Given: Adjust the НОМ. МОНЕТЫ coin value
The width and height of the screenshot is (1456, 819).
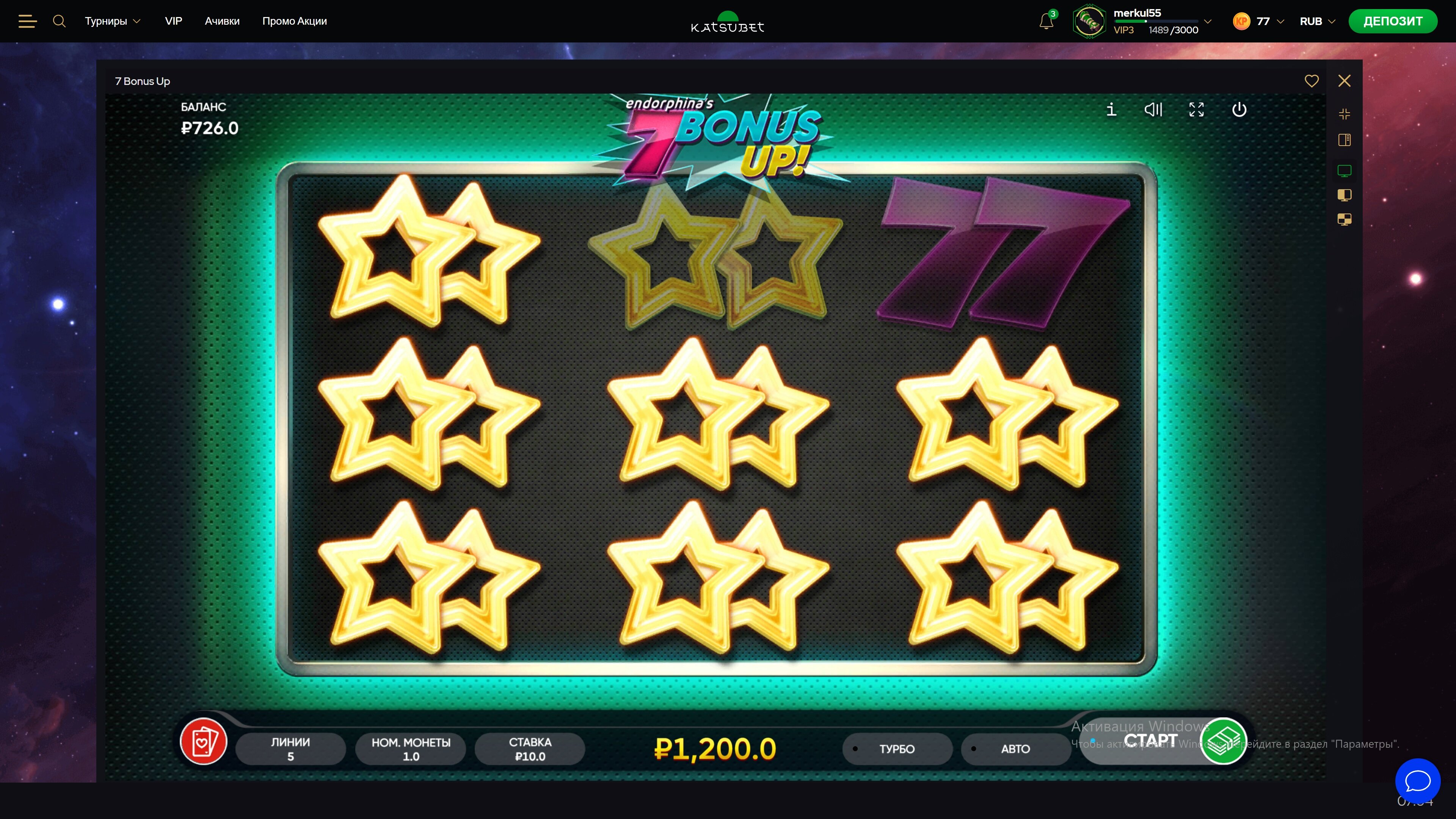Looking at the screenshot, I should 411,749.
